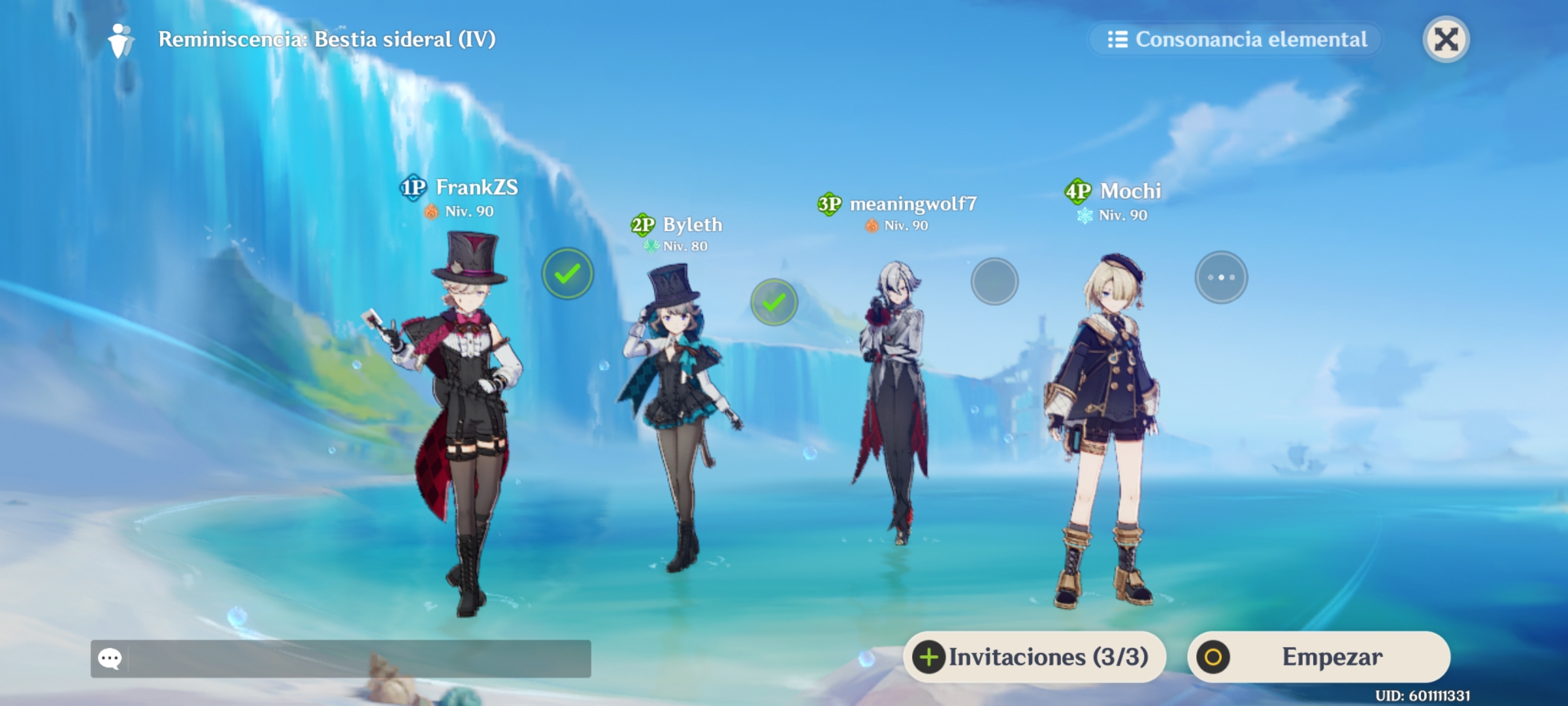Viewport: 1568px width, 706px height.
Task: Expand the options menu next to Mochi
Action: coord(1221,277)
